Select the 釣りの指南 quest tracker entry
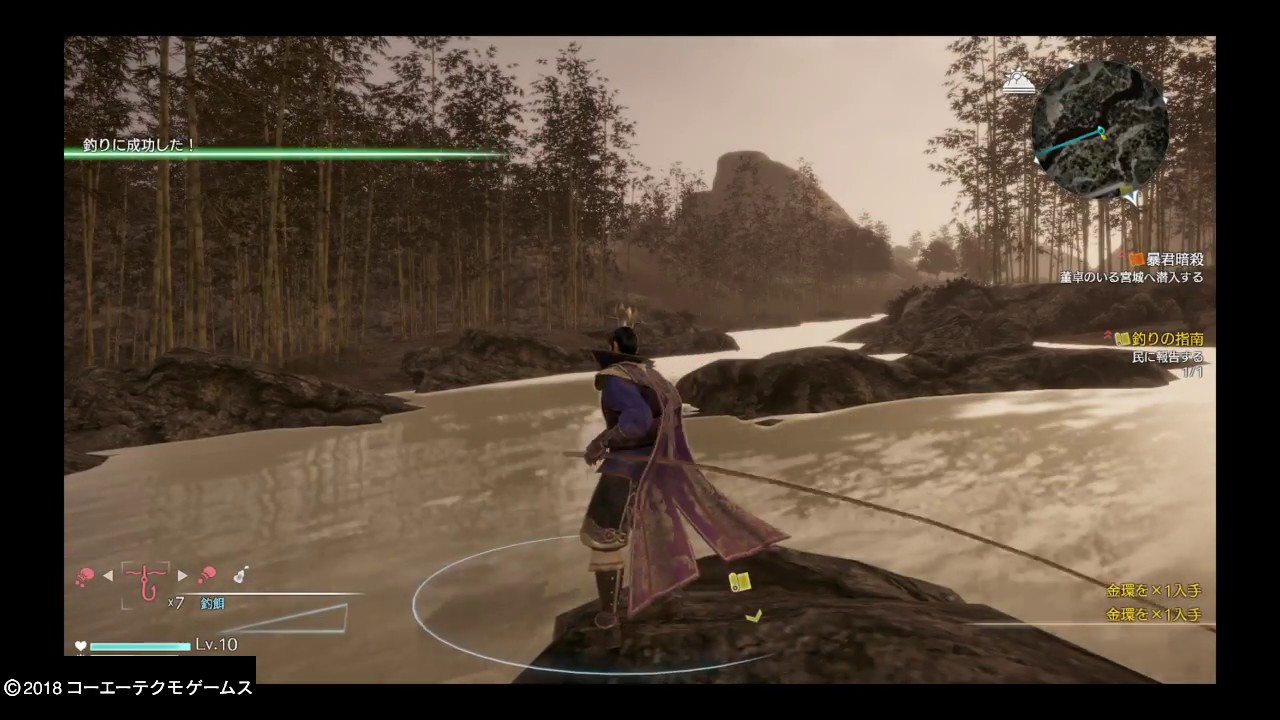The image size is (1280, 720). (1165, 340)
